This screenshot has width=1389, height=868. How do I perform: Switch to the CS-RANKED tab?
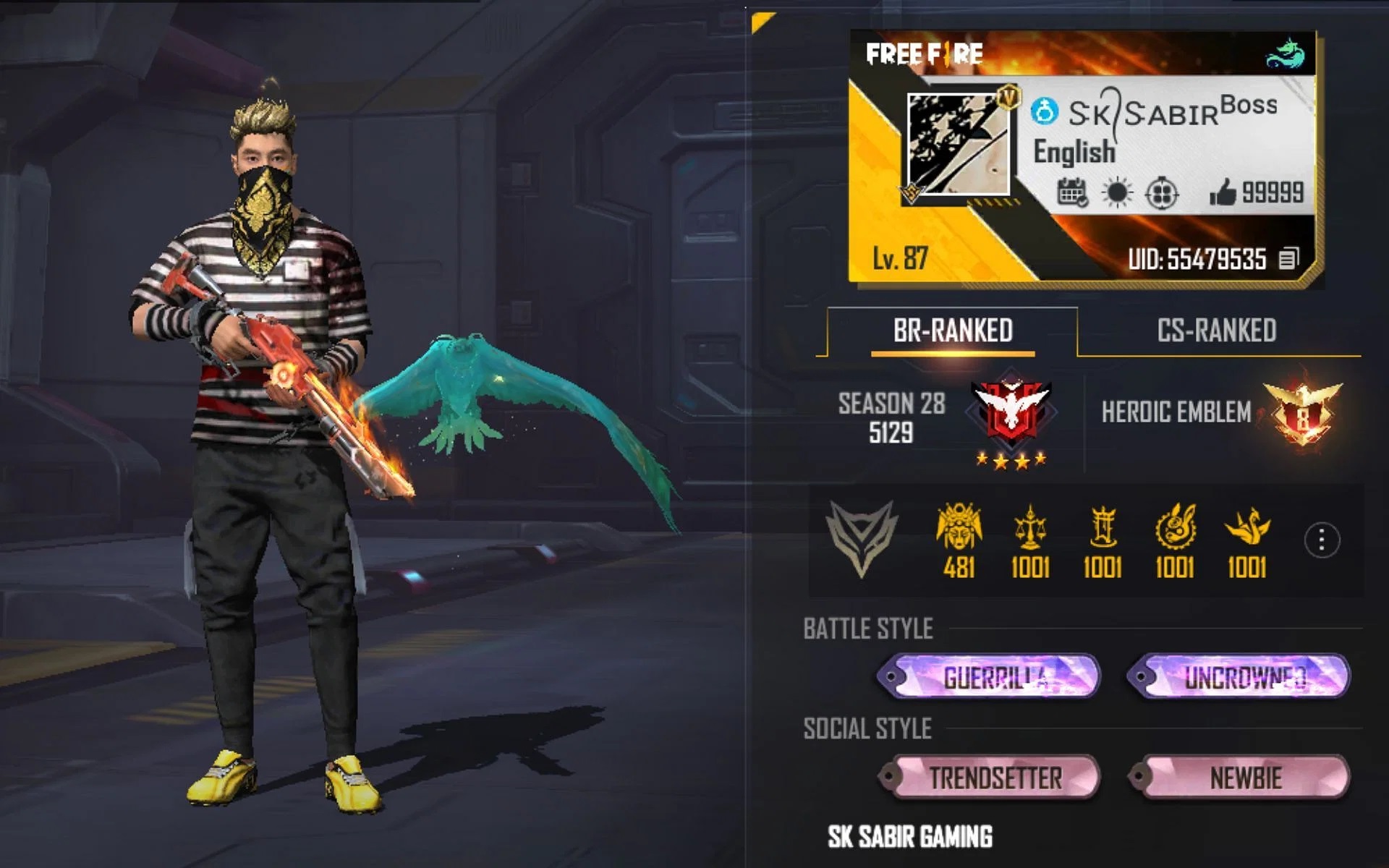(1216, 331)
